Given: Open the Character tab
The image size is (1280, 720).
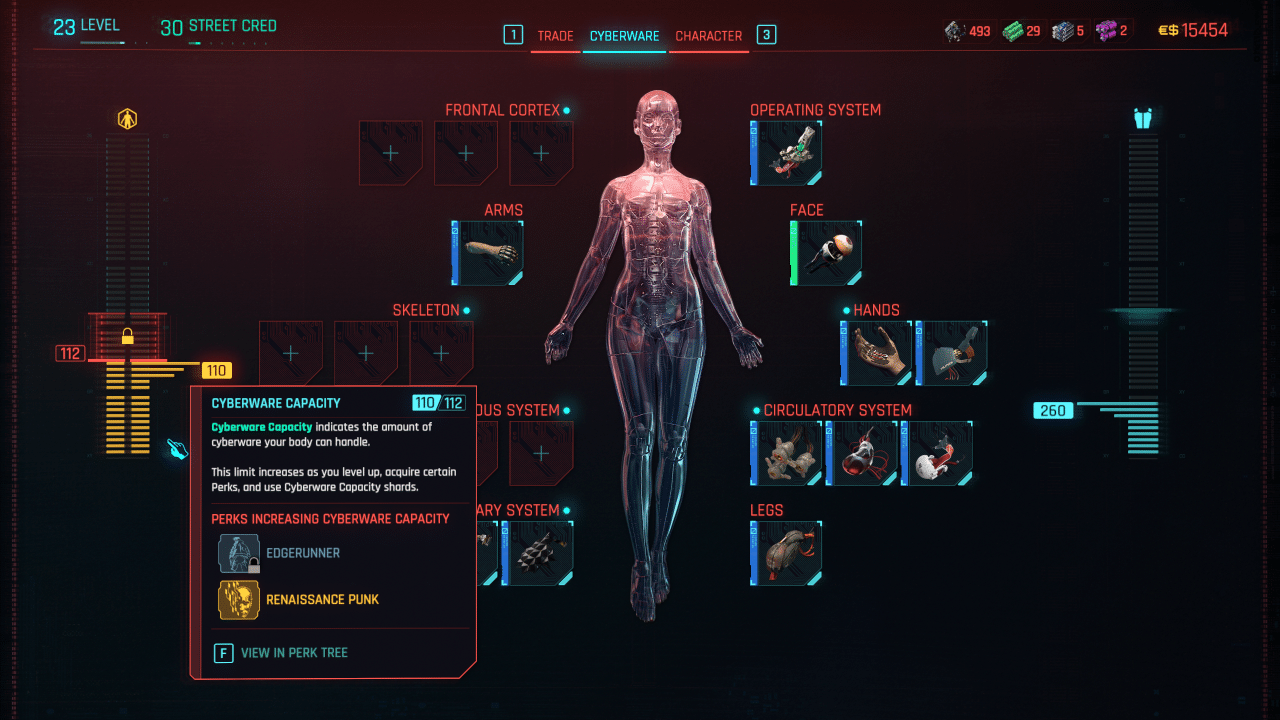Looking at the screenshot, I should pos(709,34).
